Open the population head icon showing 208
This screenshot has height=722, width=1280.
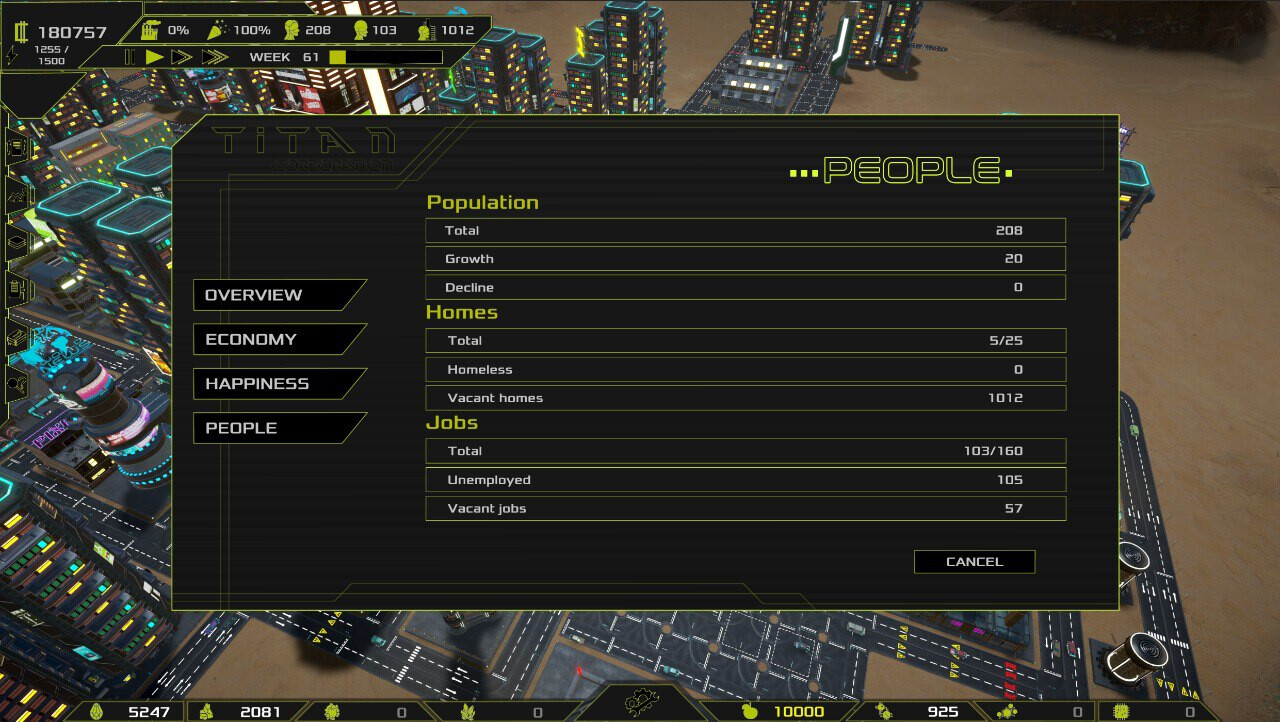290,29
